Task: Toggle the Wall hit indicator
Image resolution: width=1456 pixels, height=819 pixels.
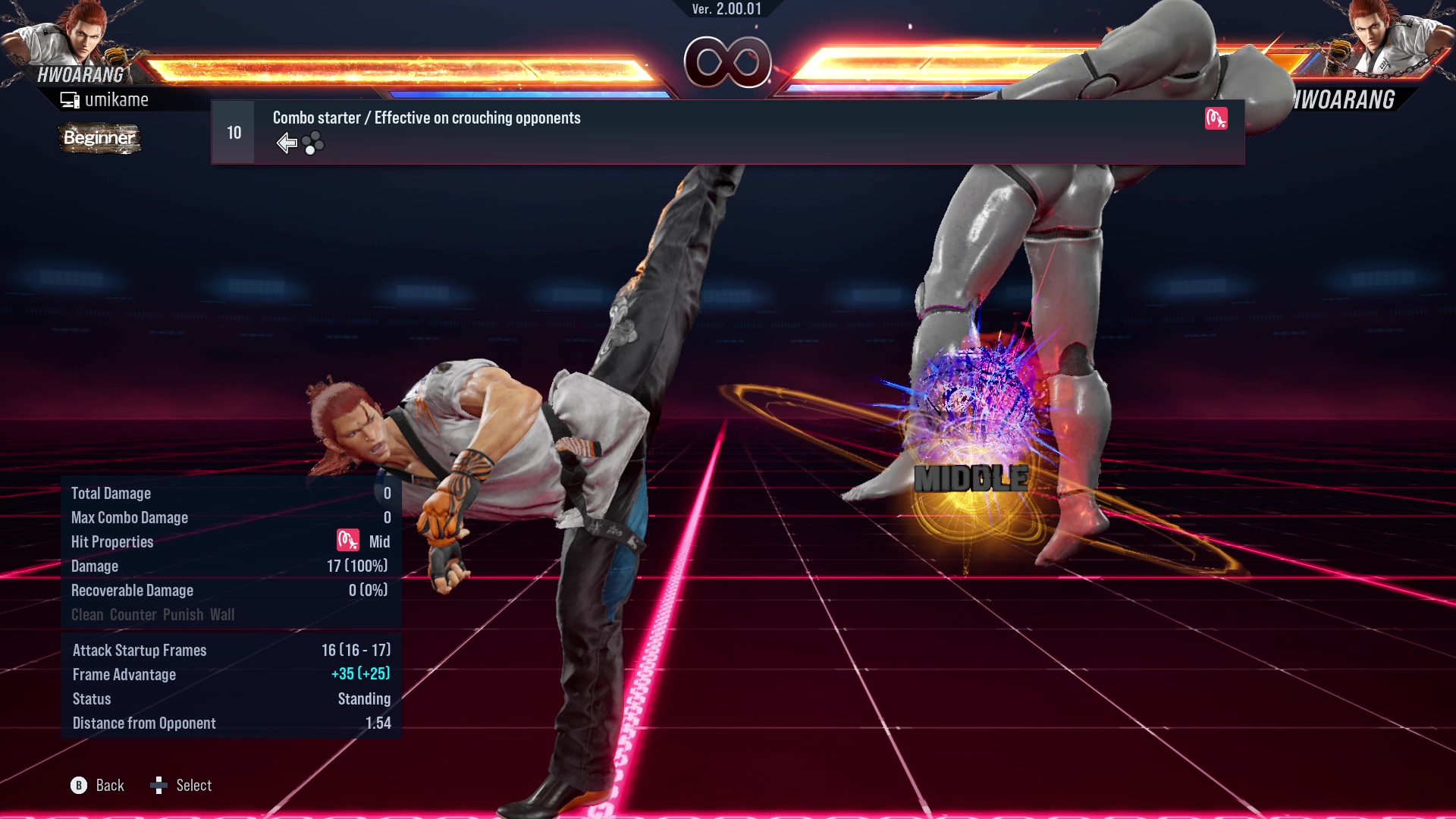Action: click(x=224, y=614)
